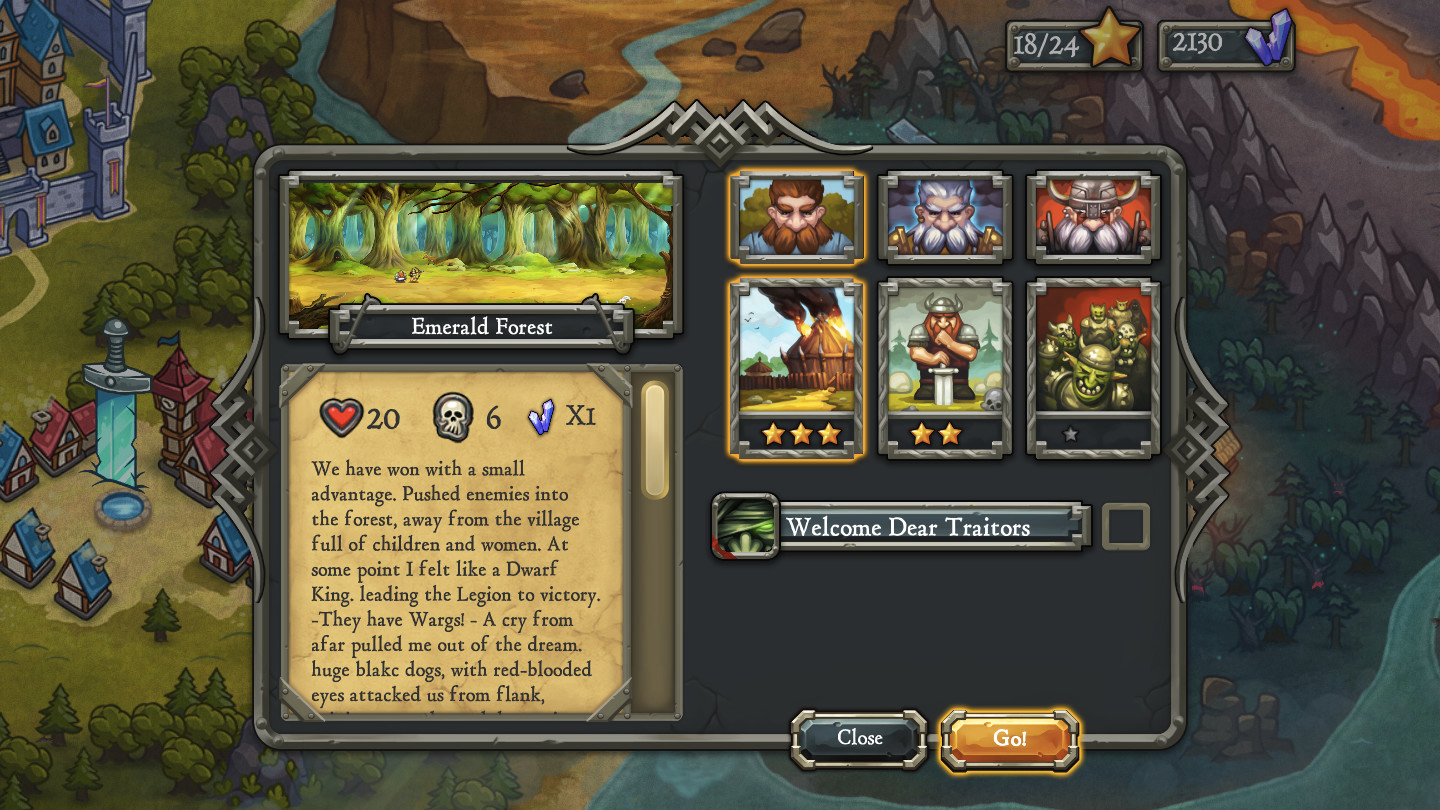Click the Emerald Forest level preview image
The width and height of the screenshot is (1440, 810).
pyautogui.click(x=481, y=245)
